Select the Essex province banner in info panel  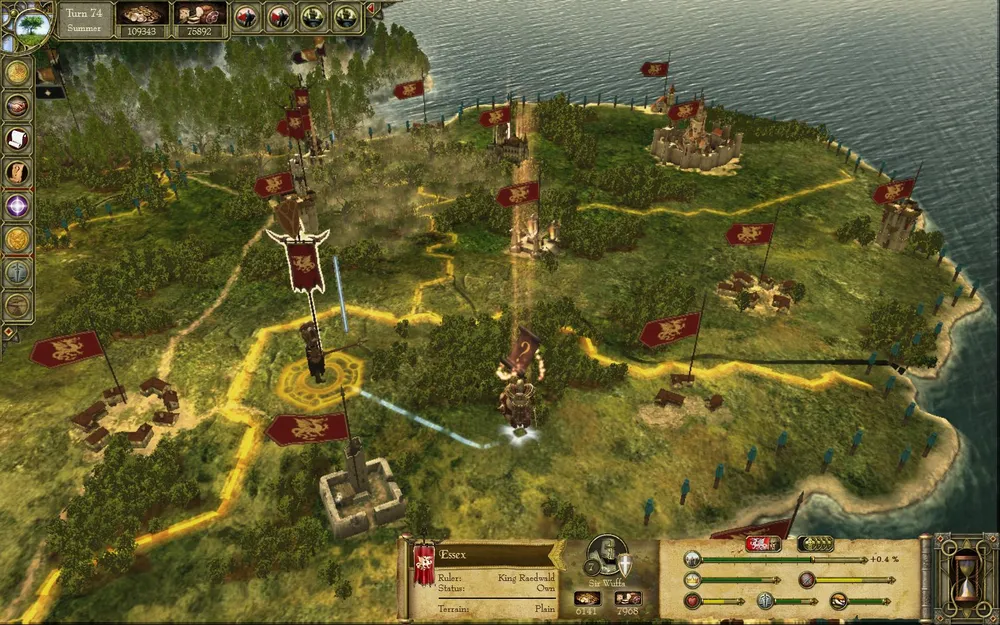coord(424,566)
